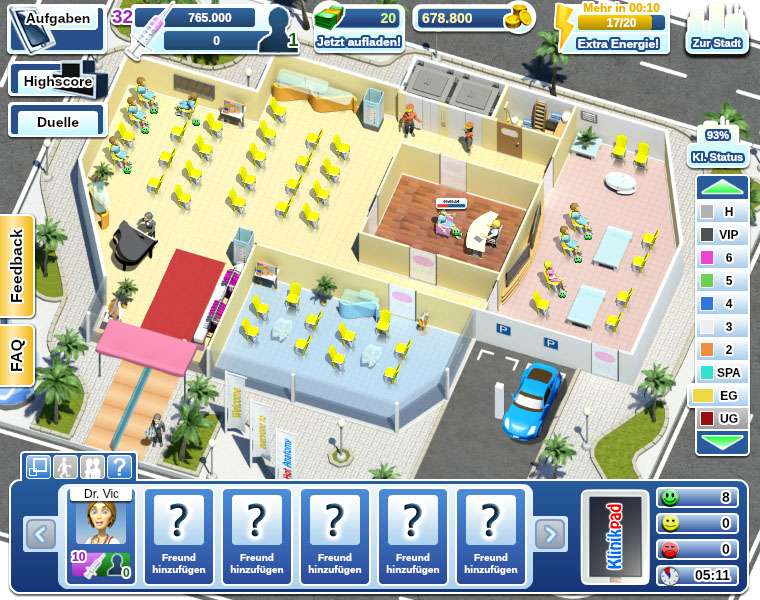Open the Feedback side tab
The height and width of the screenshot is (600, 760).
(x=17, y=267)
